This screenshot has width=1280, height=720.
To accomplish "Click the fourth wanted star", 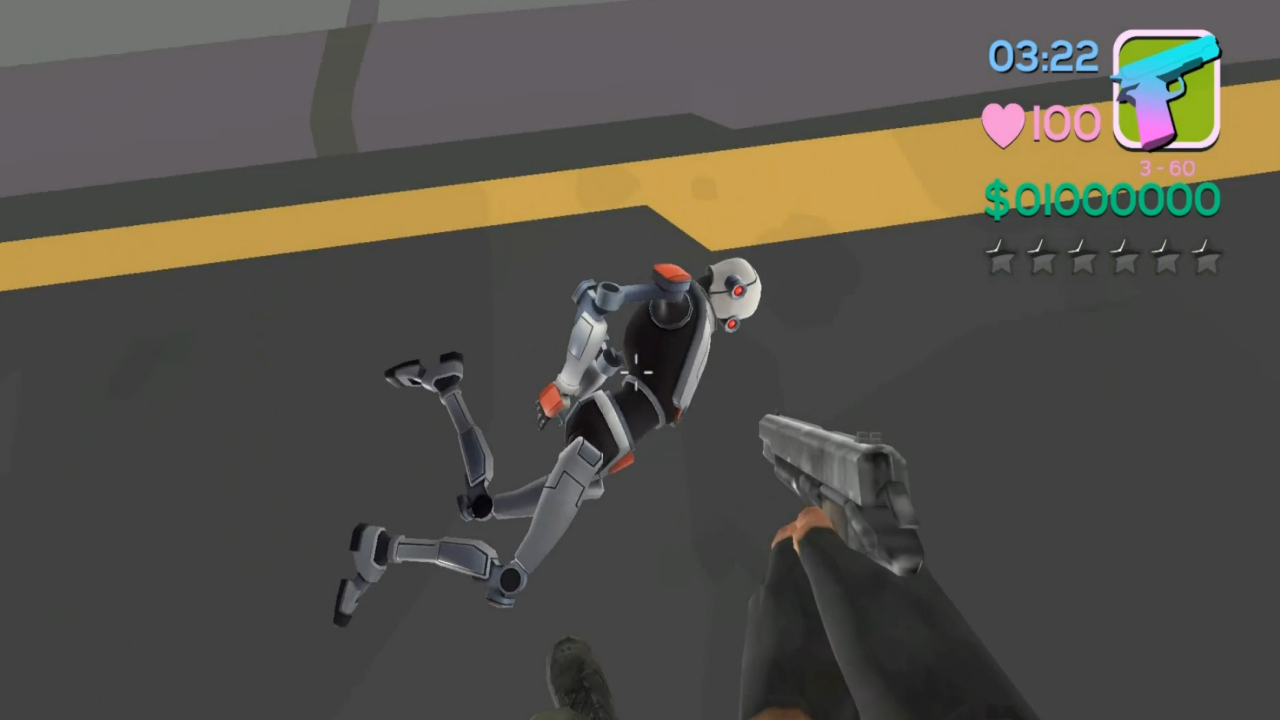I will [1125, 259].
